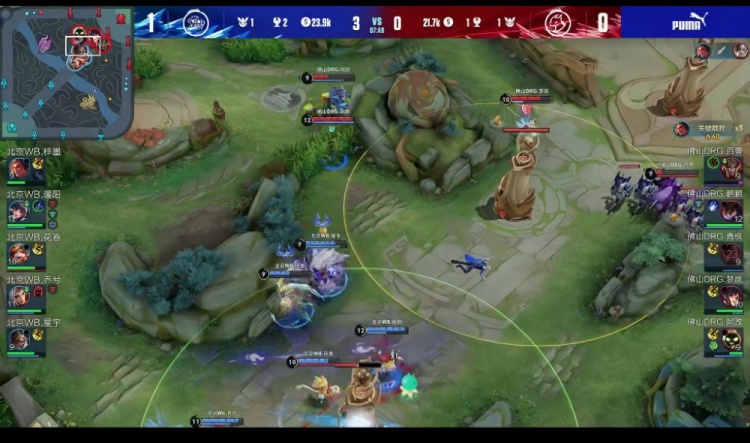Choose 佛山DRG.鹏鹏's hero portrait
This screenshot has height=443, width=750.
click(x=731, y=211)
